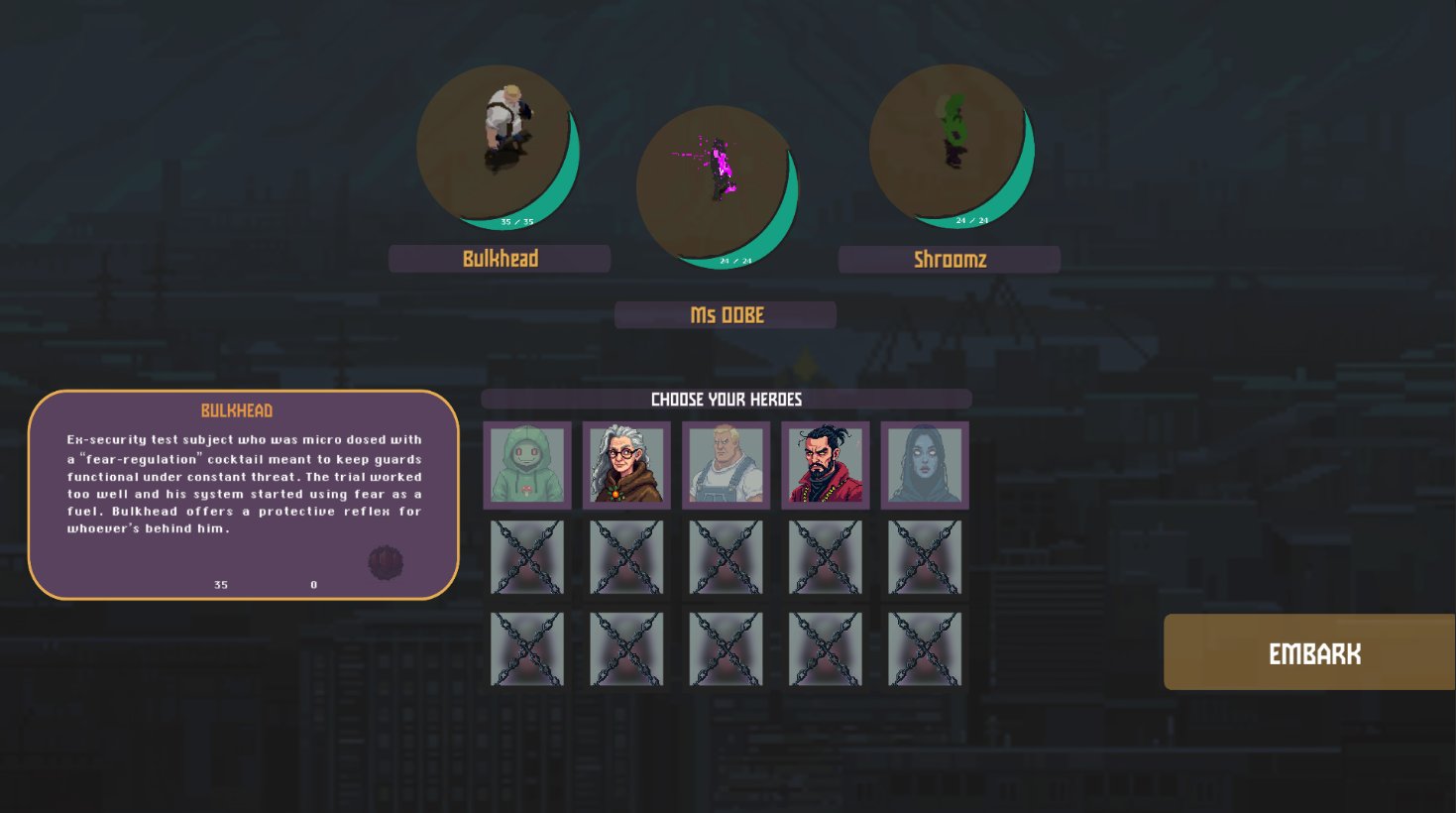
Task: Click the Bulkhead party slot circle
Action: tap(498, 146)
